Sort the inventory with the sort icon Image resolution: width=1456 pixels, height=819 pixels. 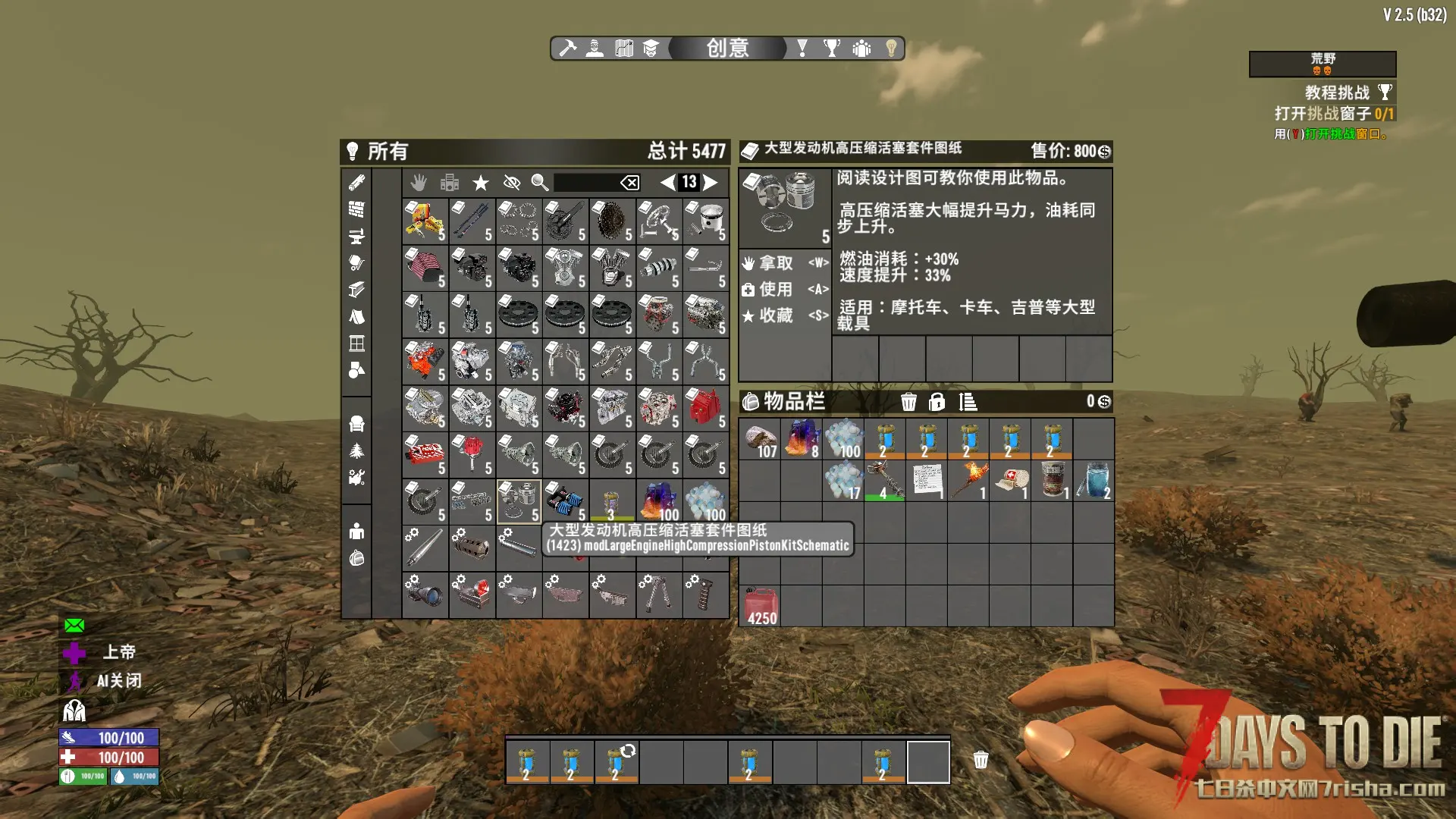click(968, 402)
